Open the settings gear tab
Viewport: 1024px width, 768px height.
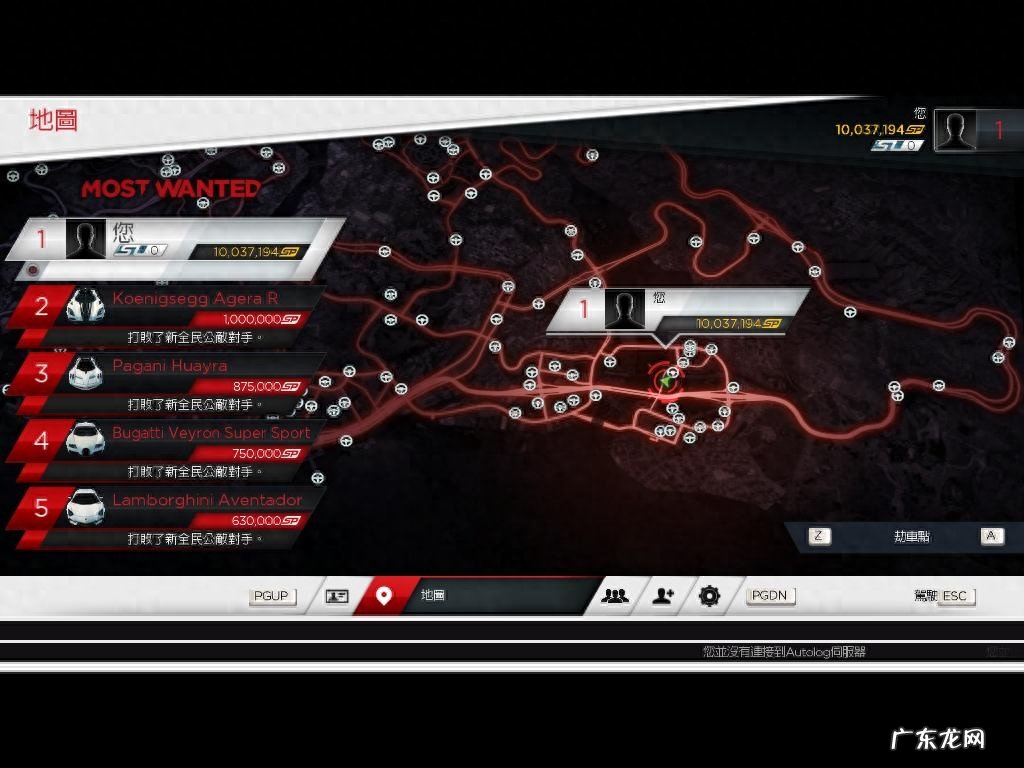(709, 596)
